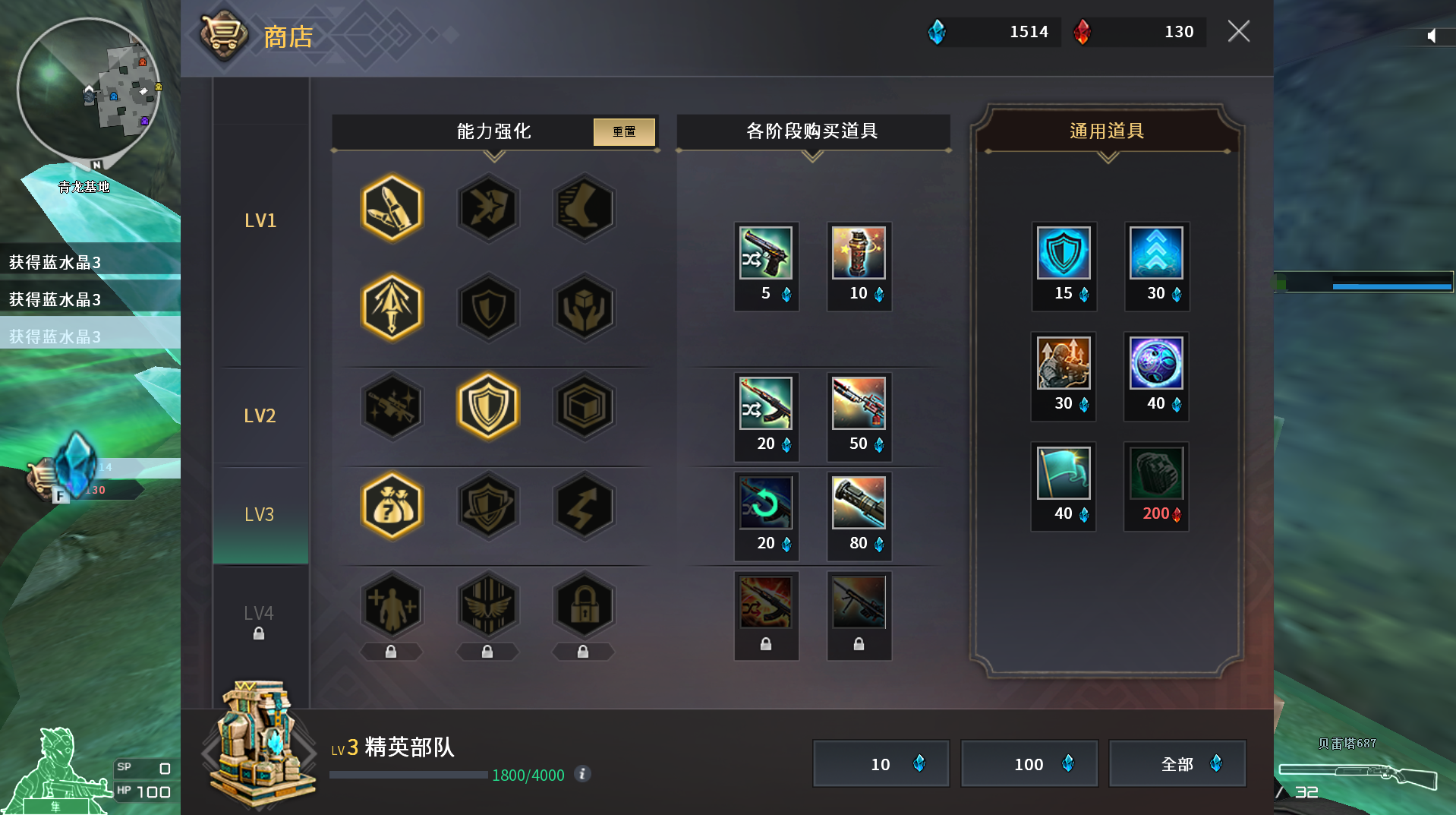Click the 全部 buy-all button
Image resolution: width=1456 pixels, height=815 pixels.
pyautogui.click(x=1177, y=763)
